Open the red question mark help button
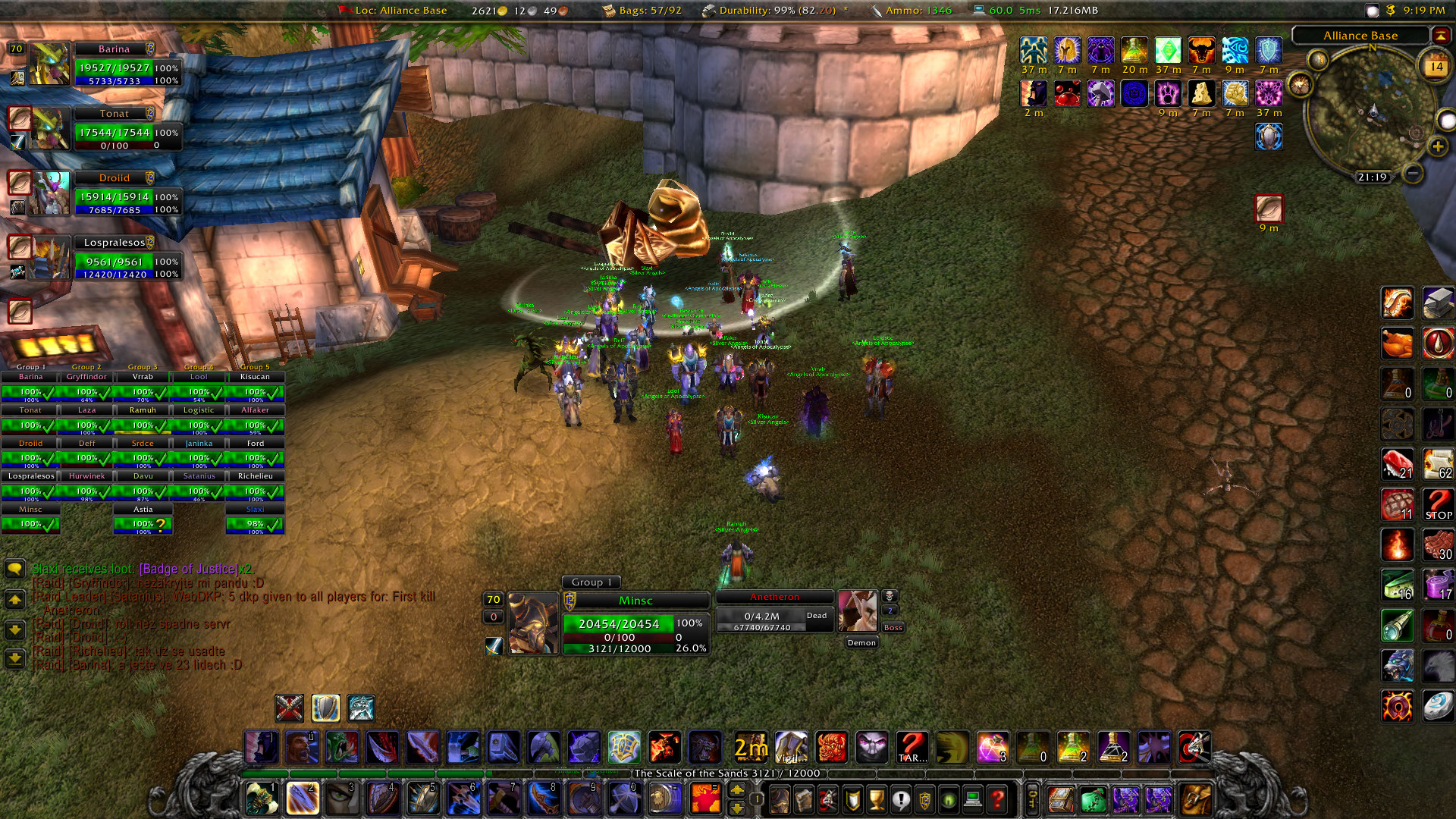 [x=998, y=799]
